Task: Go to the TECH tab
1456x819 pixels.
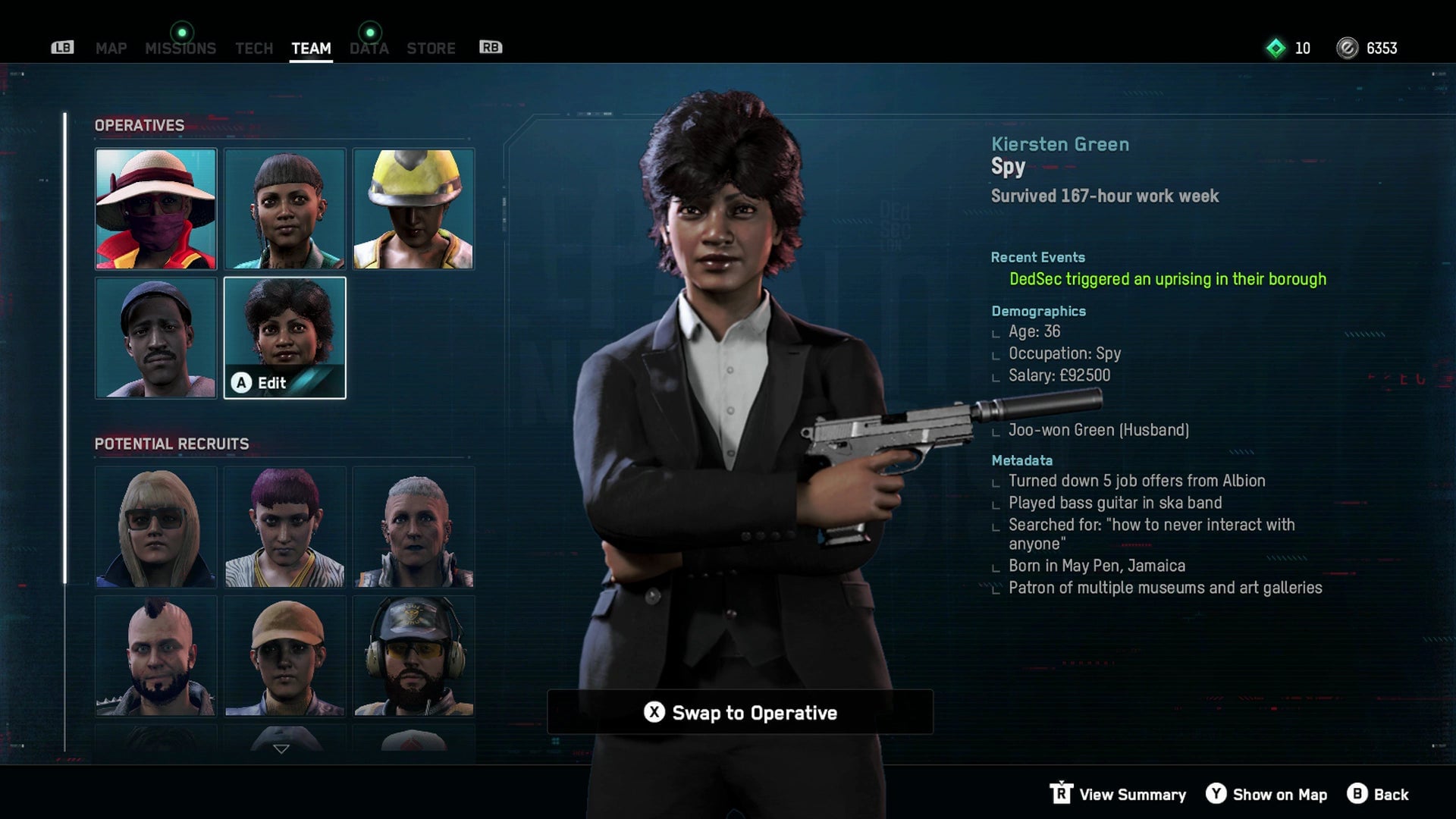Action: point(253,49)
